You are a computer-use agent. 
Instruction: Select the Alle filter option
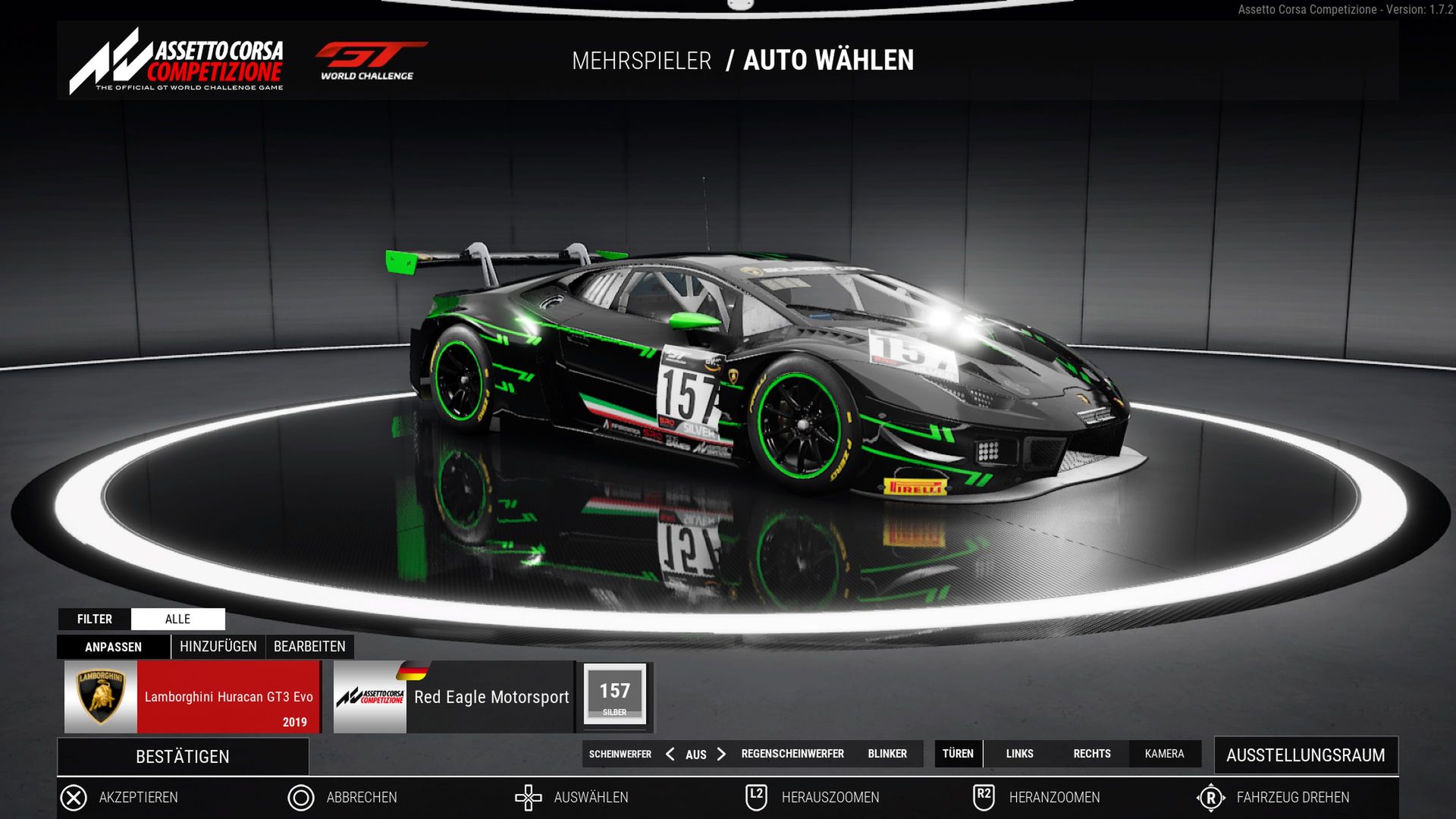[177, 619]
